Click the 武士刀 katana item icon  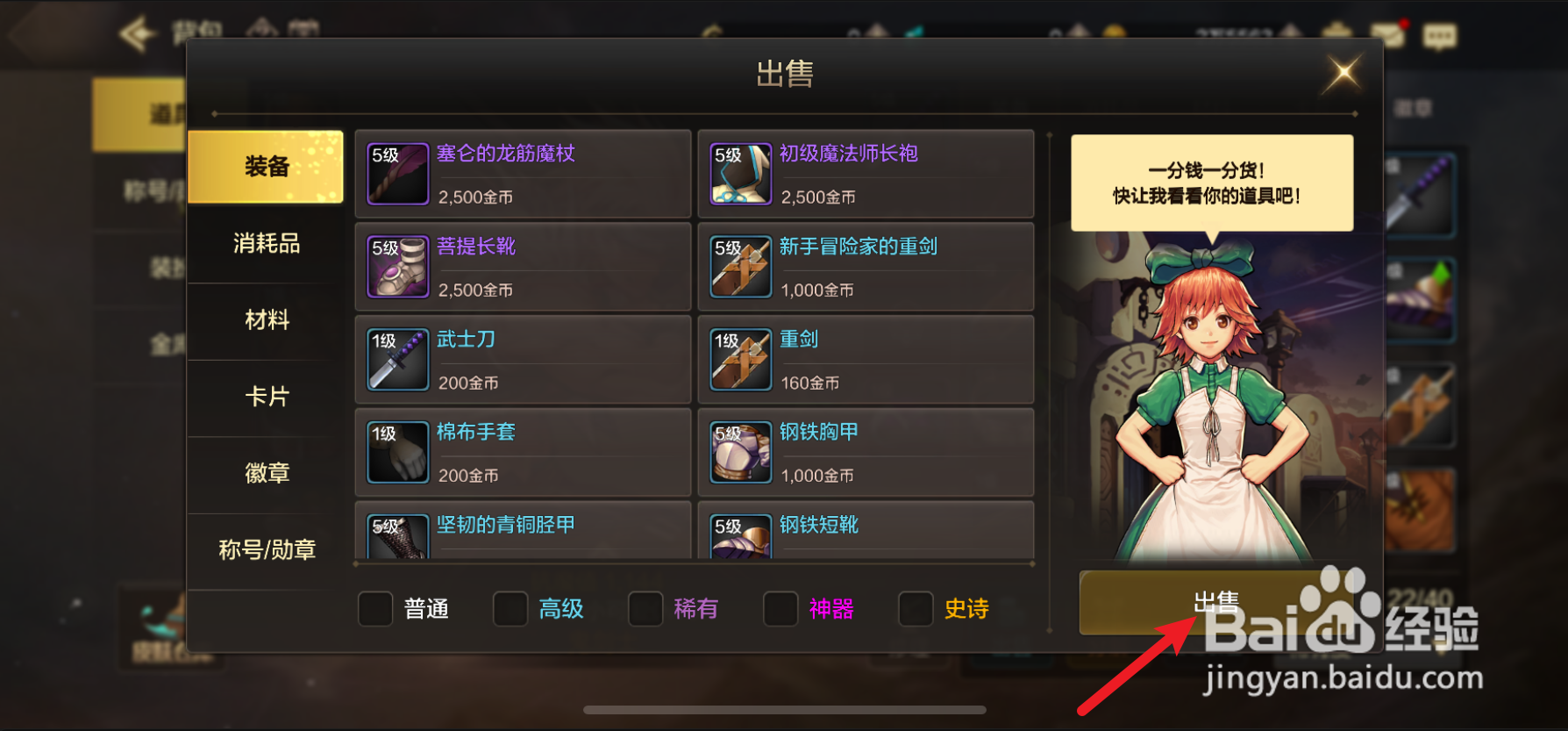397,359
